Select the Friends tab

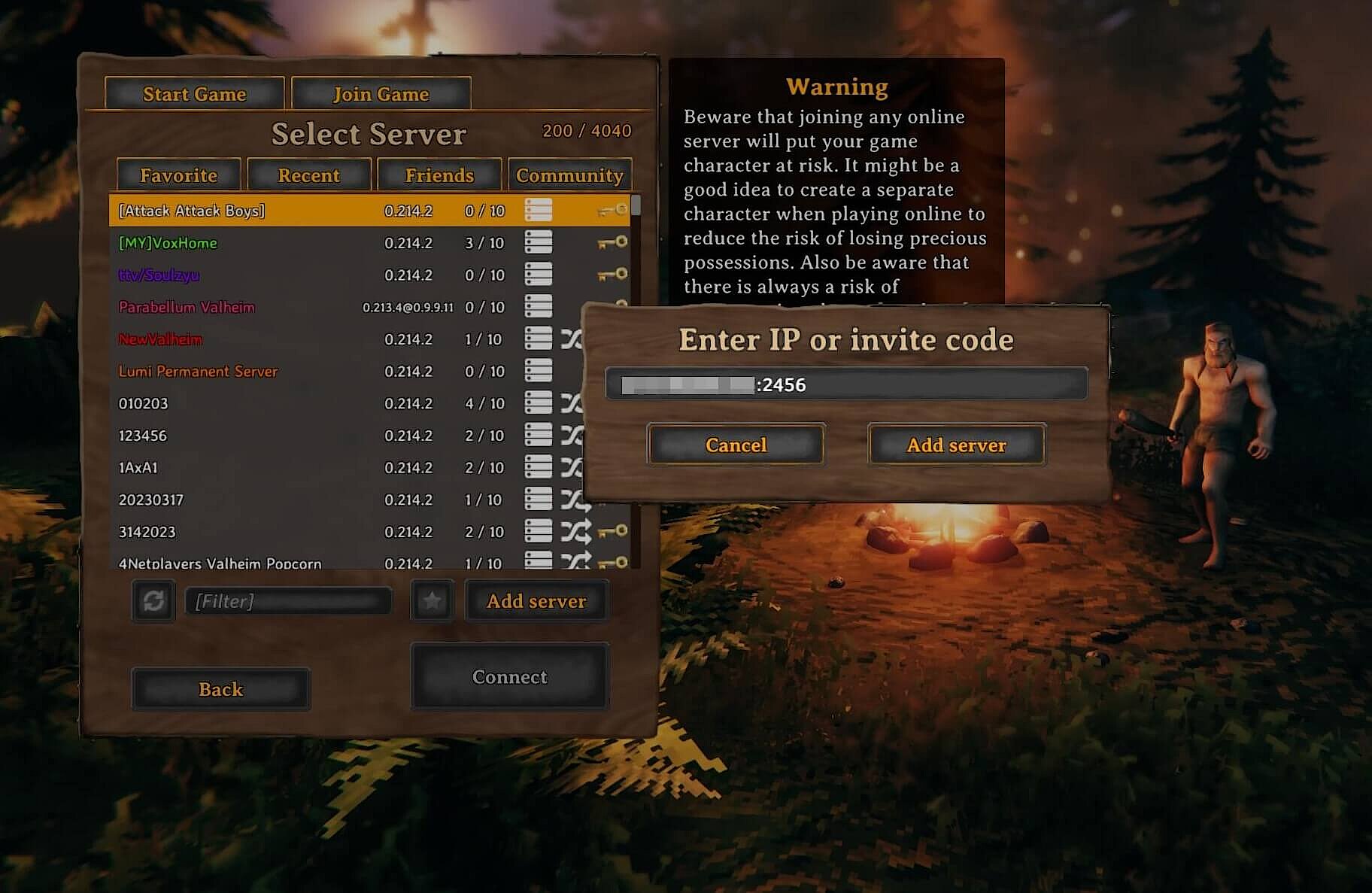tap(439, 175)
